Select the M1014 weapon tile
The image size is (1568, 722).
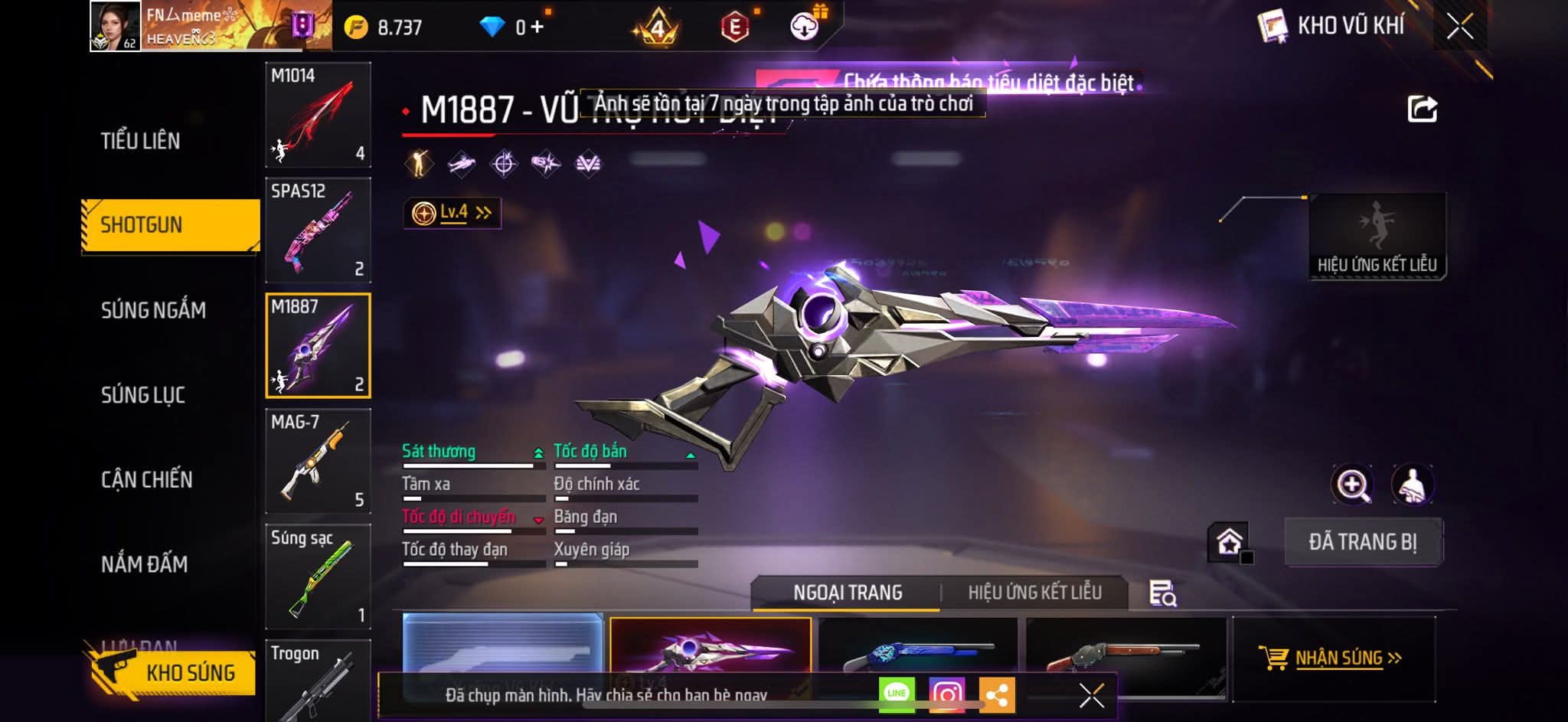point(318,115)
